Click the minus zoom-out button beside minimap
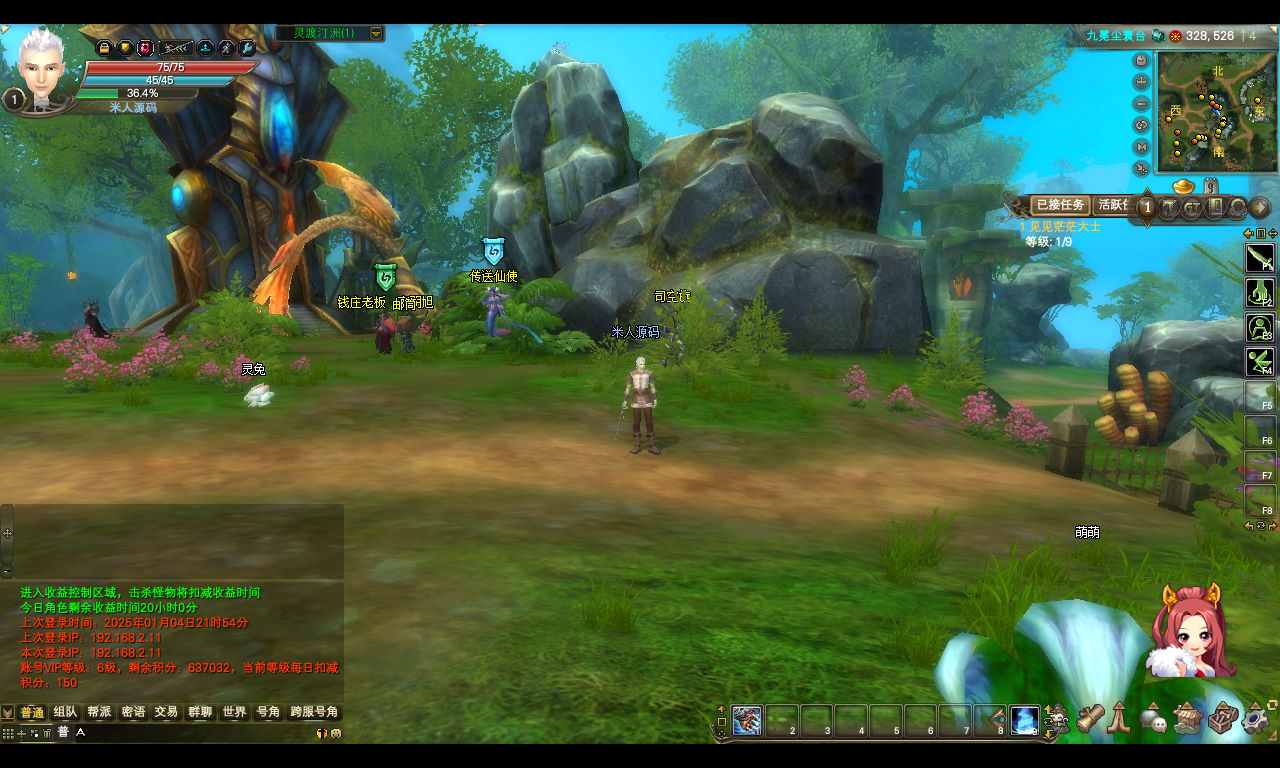The height and width of the screenshot is (768, 1280). pyautogui.click(x=1142, y=104)
